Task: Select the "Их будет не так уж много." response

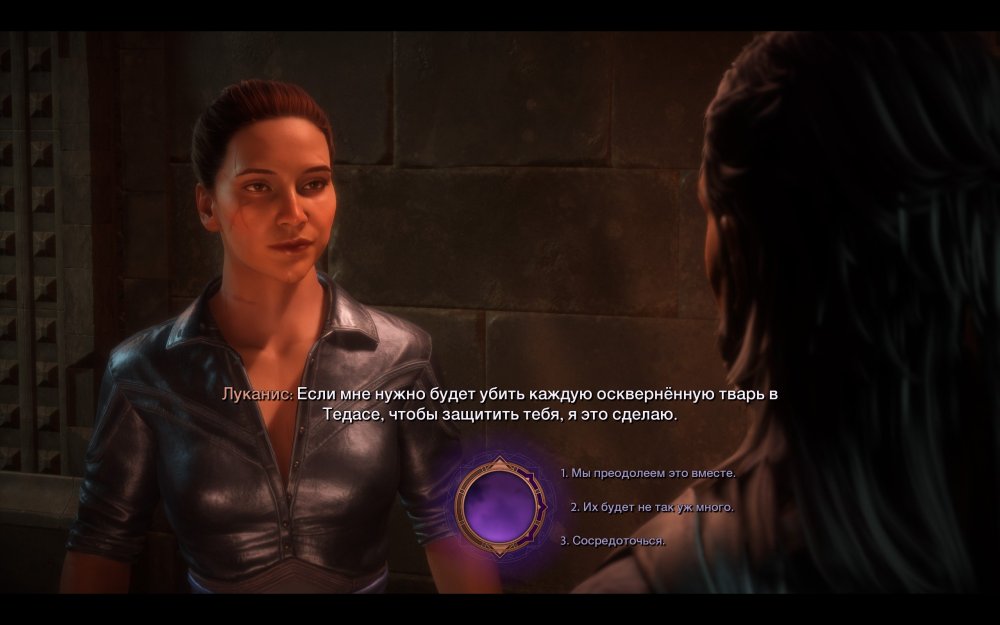Action: [652, 507]
